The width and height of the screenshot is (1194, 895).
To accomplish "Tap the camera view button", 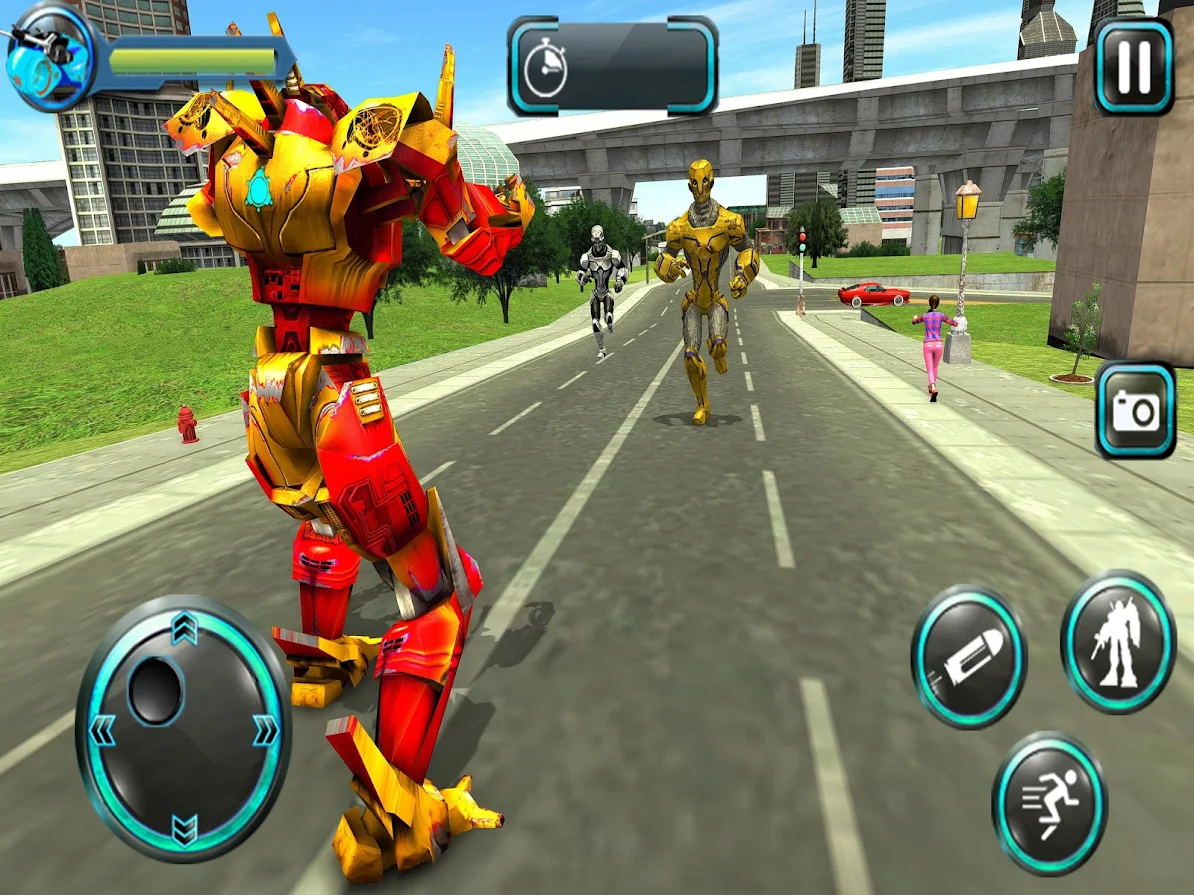I will [1135, 411].
